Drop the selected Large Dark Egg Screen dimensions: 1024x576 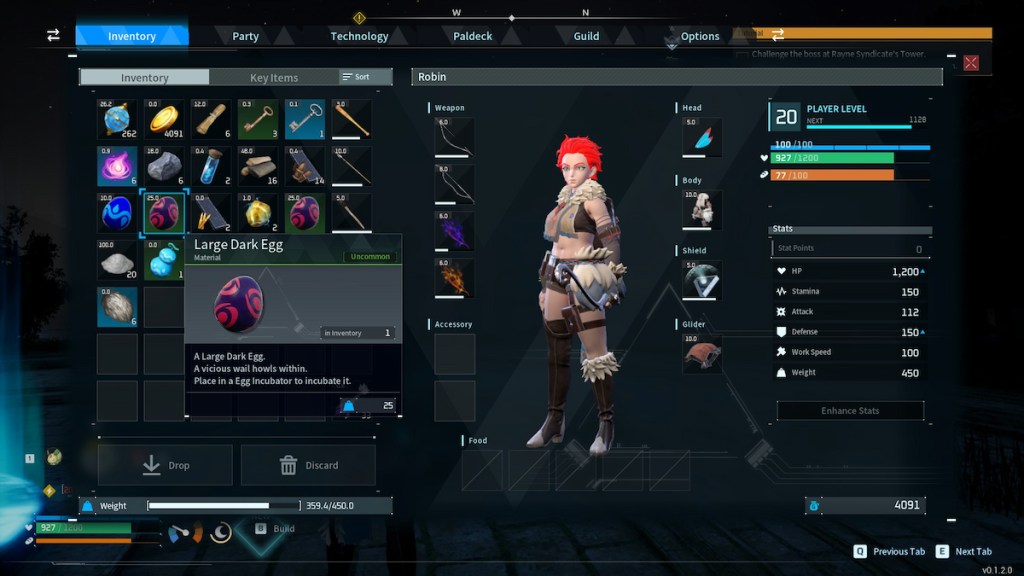point(165,465)
